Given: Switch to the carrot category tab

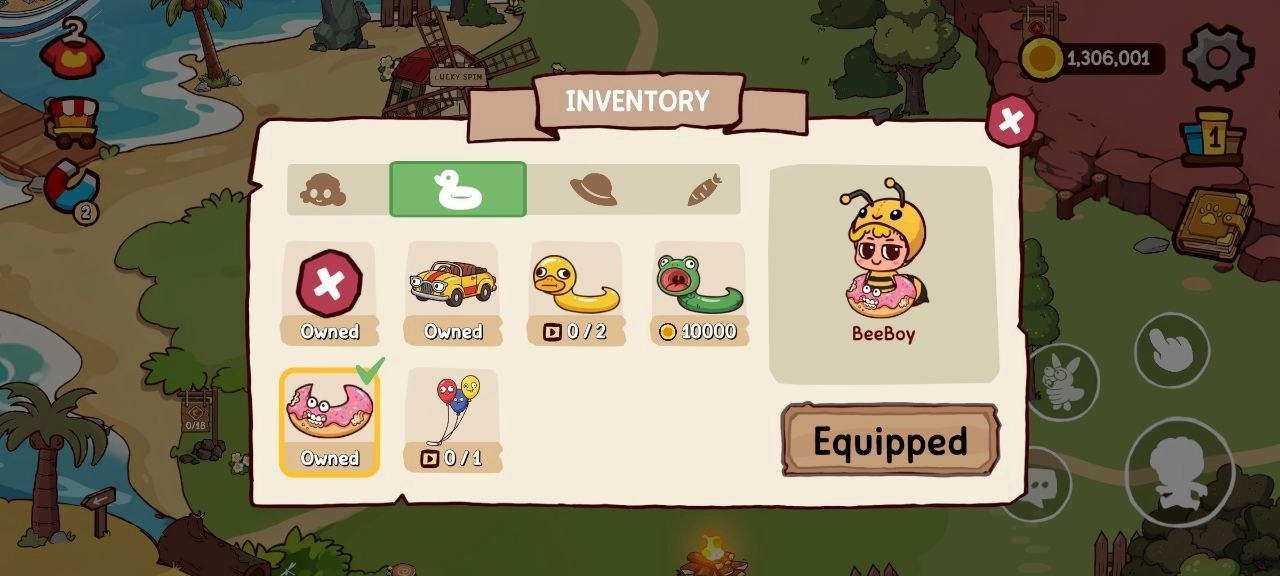Looking at the screenshot, I should pos(704,189).
